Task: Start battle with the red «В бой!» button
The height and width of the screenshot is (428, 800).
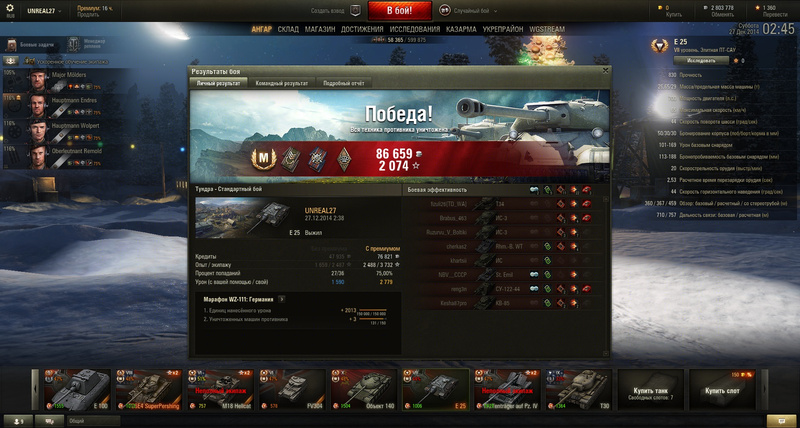Action: tap(400, 10)
